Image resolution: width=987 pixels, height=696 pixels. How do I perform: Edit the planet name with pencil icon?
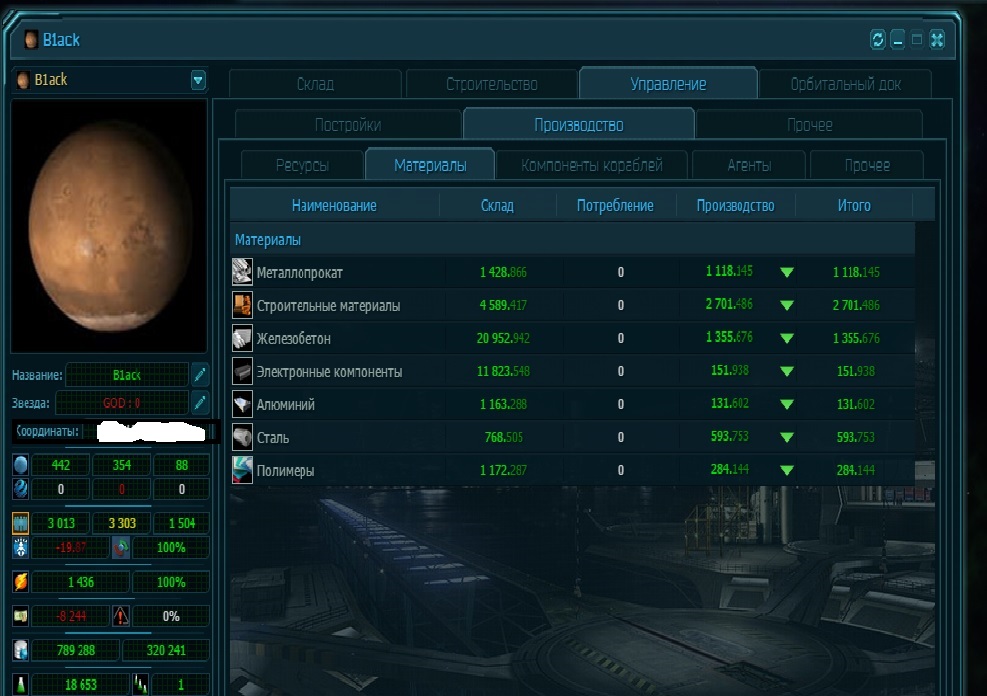(x=200, y=375)
